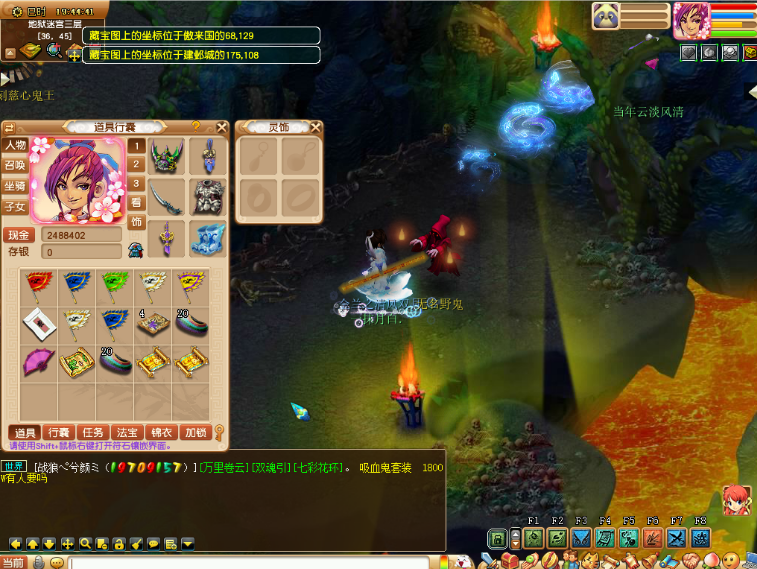Show the 子女 children tab
This screenshot has width=757, height=569.
click(x=15, y=206)
